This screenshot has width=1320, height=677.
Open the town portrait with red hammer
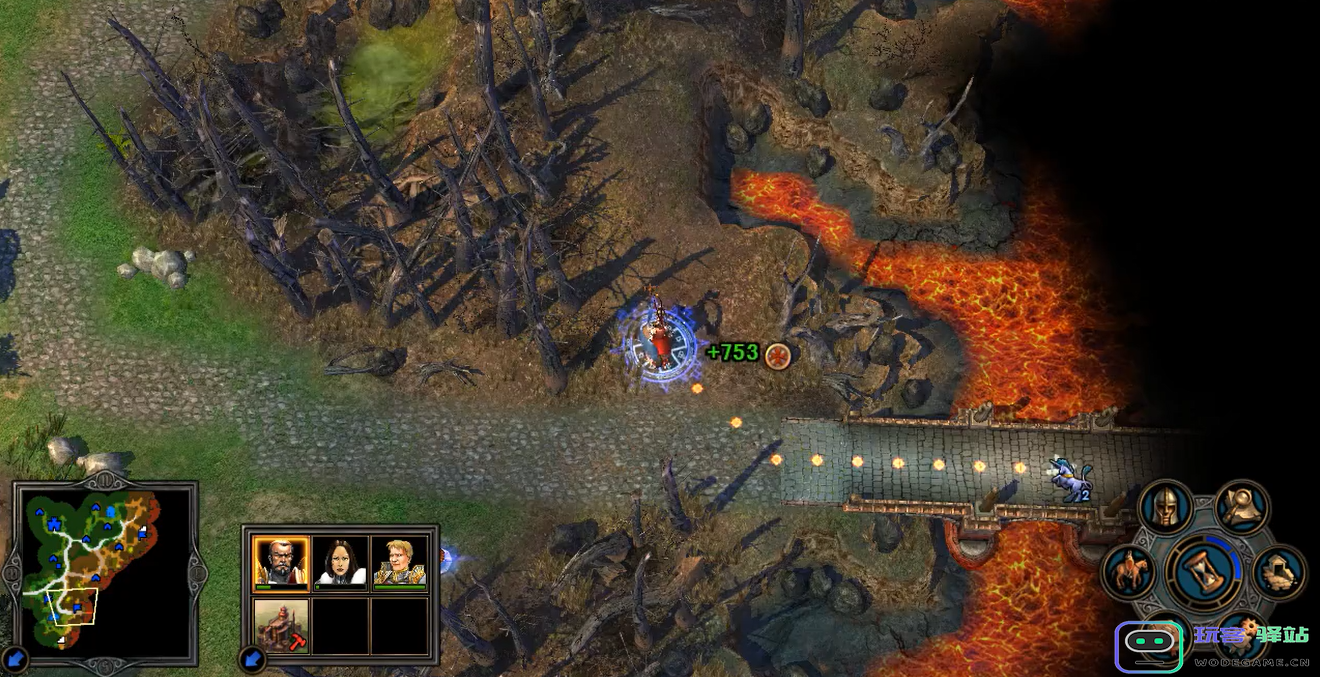[281, 625]
